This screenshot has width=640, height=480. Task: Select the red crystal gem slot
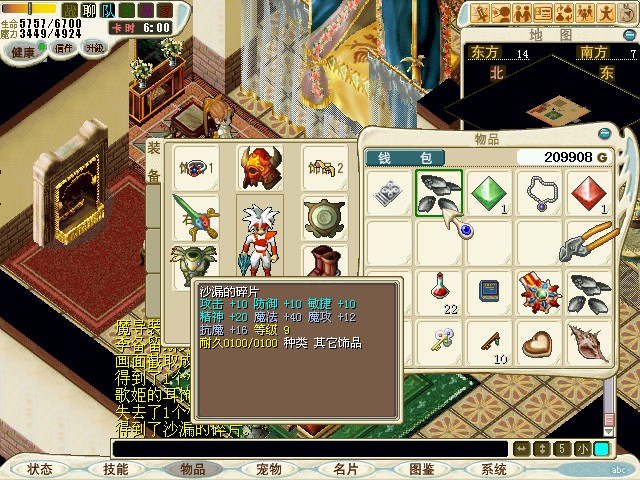(590, 193)
